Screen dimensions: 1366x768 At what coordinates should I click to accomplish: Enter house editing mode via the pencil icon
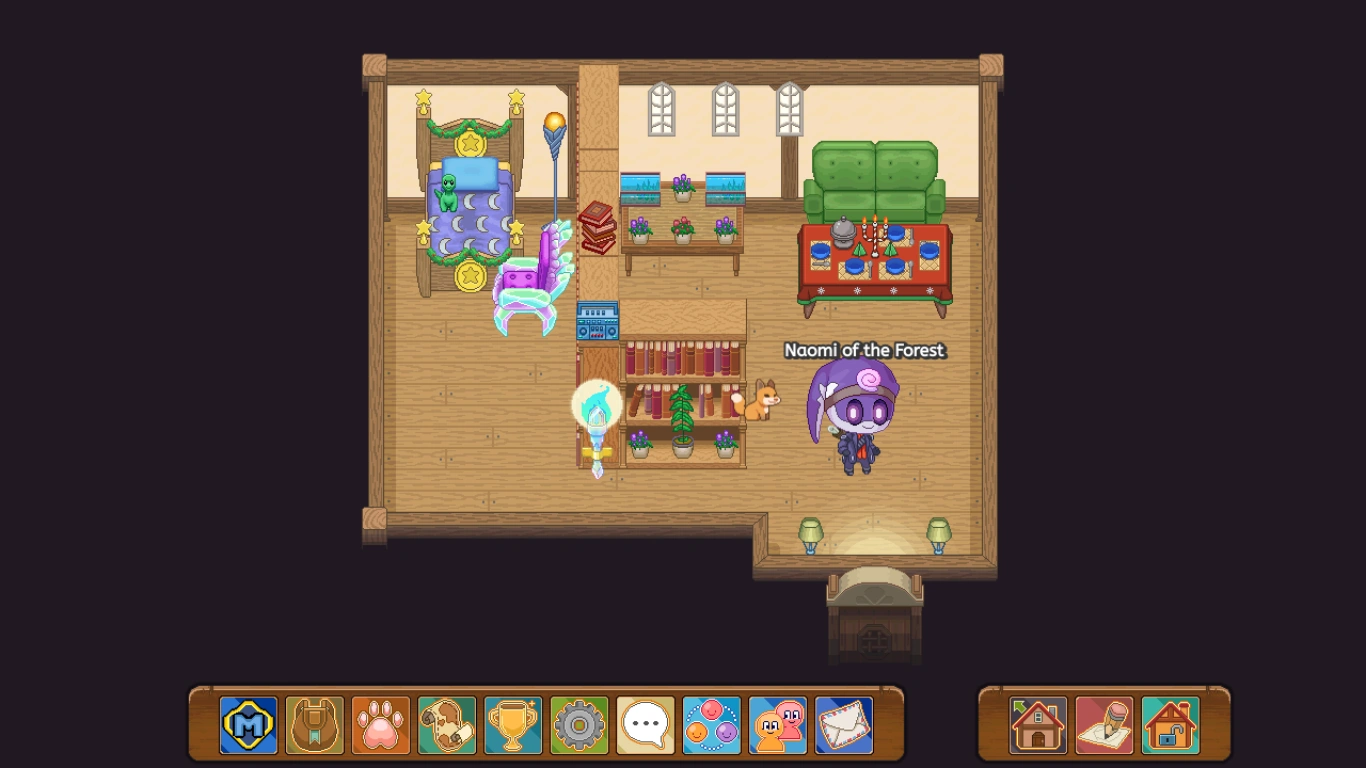pos(1103,725)
